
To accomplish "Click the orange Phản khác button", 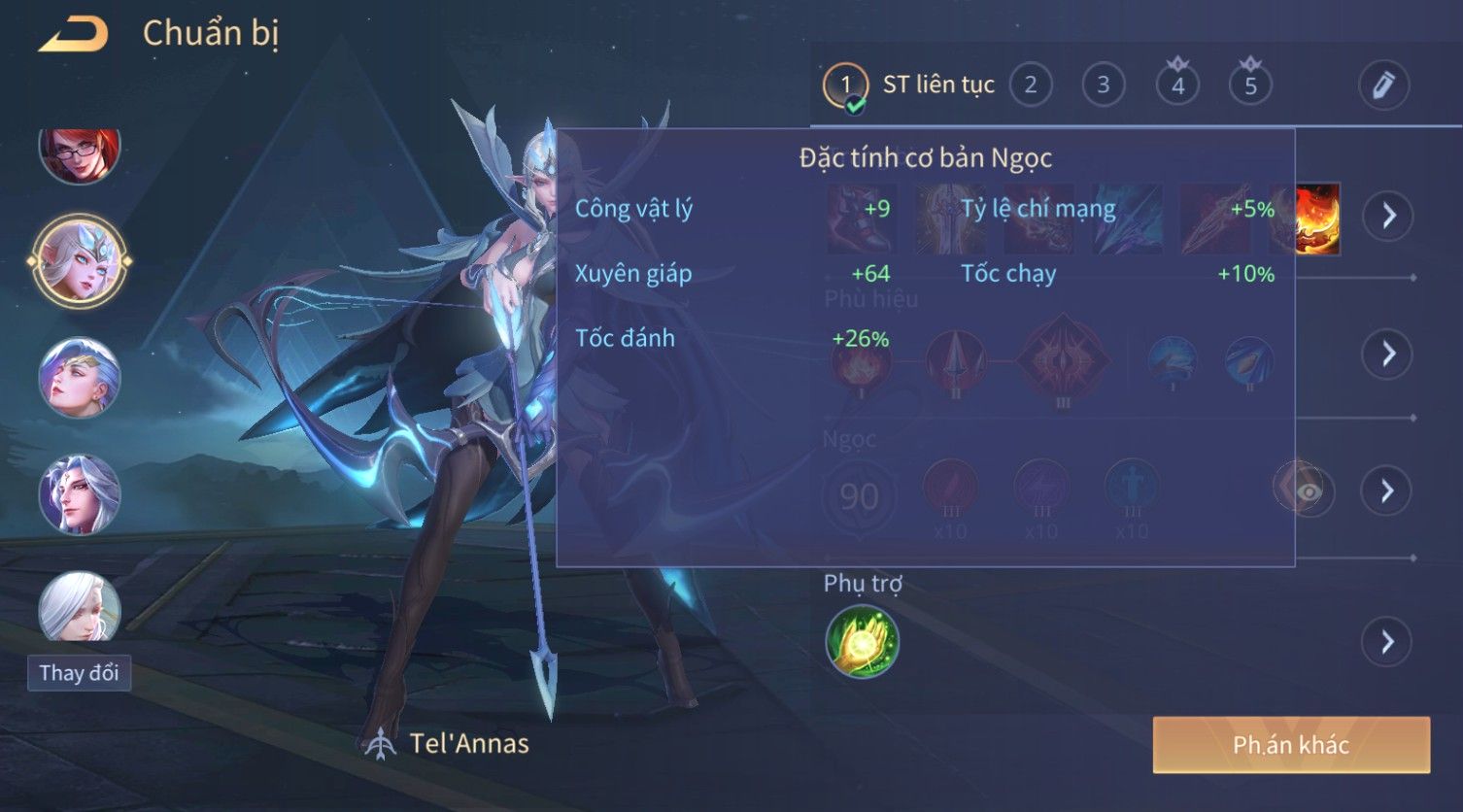I will point(1291,745).
